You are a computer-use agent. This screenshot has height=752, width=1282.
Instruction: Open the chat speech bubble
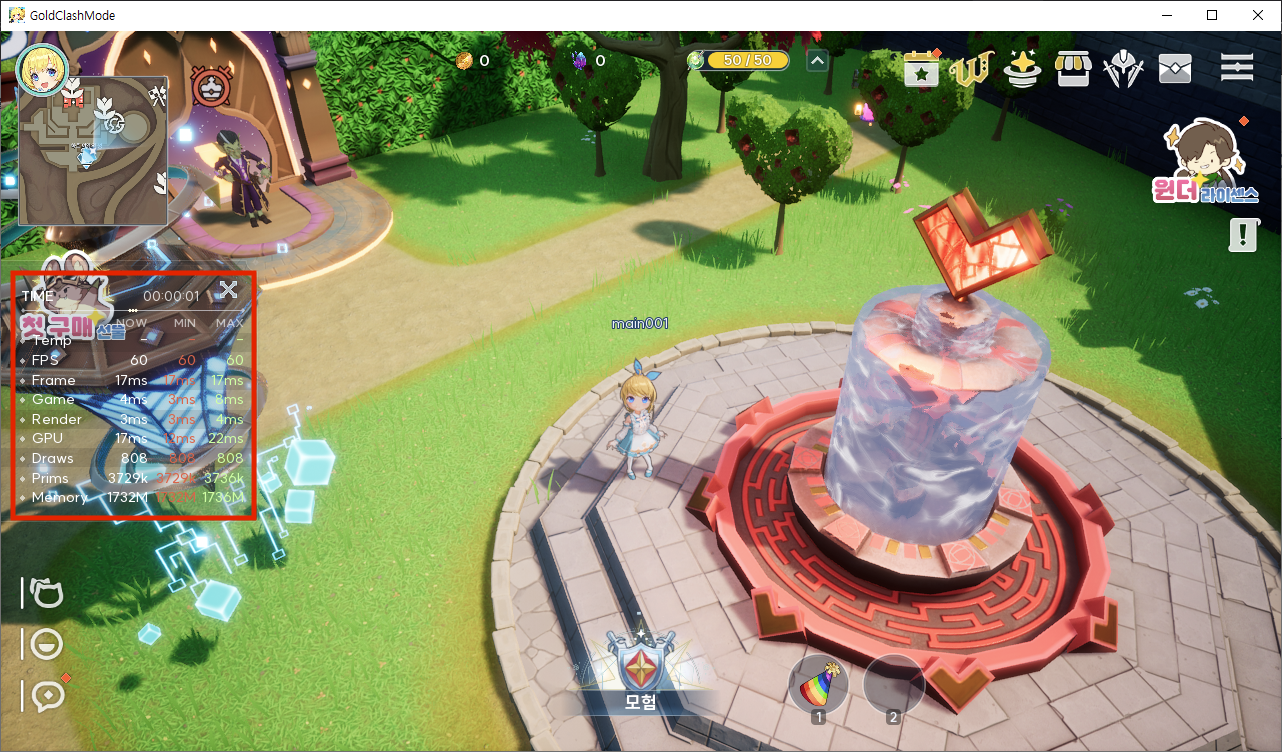point(47,695)
